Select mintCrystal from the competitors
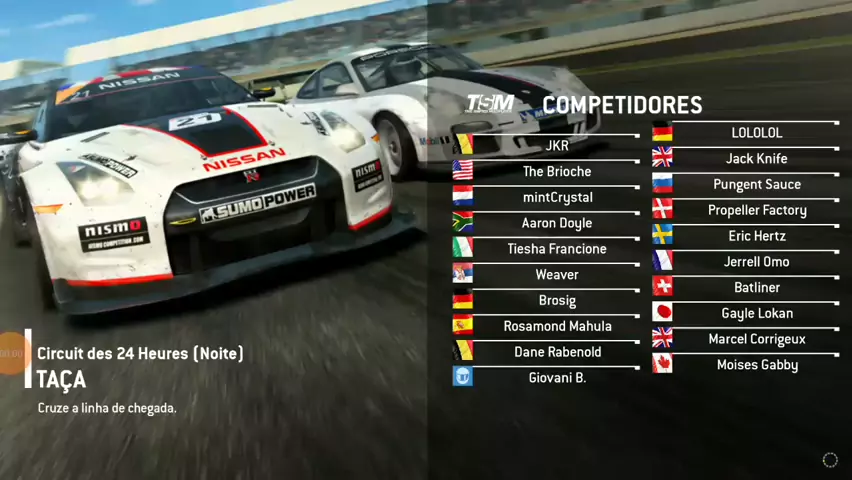The width and height of the screenshot is (852, 480). click(x=557, y=197)
